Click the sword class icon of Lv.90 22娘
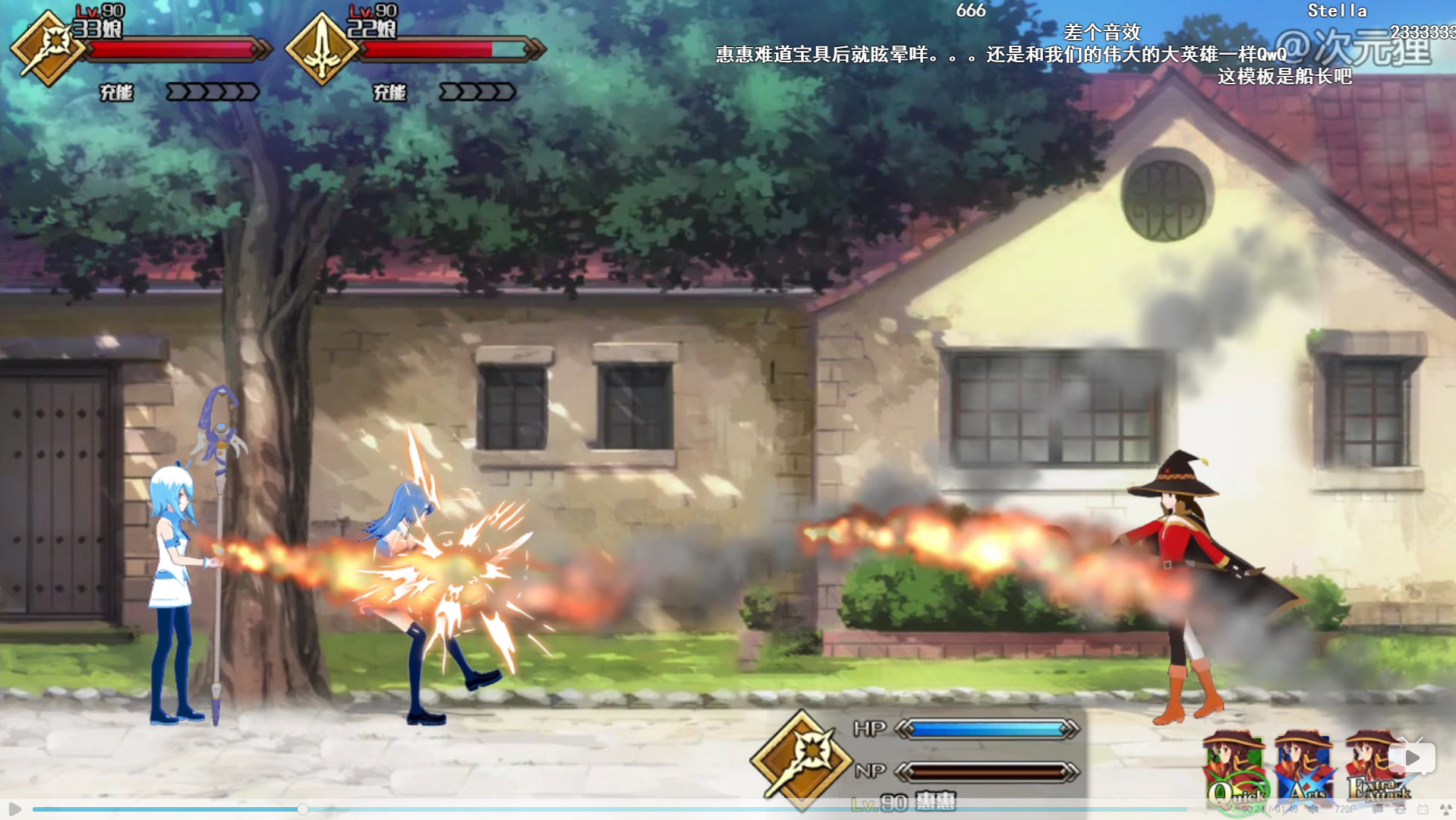This screenshot has height=820, width=1456. click(323, 46)
